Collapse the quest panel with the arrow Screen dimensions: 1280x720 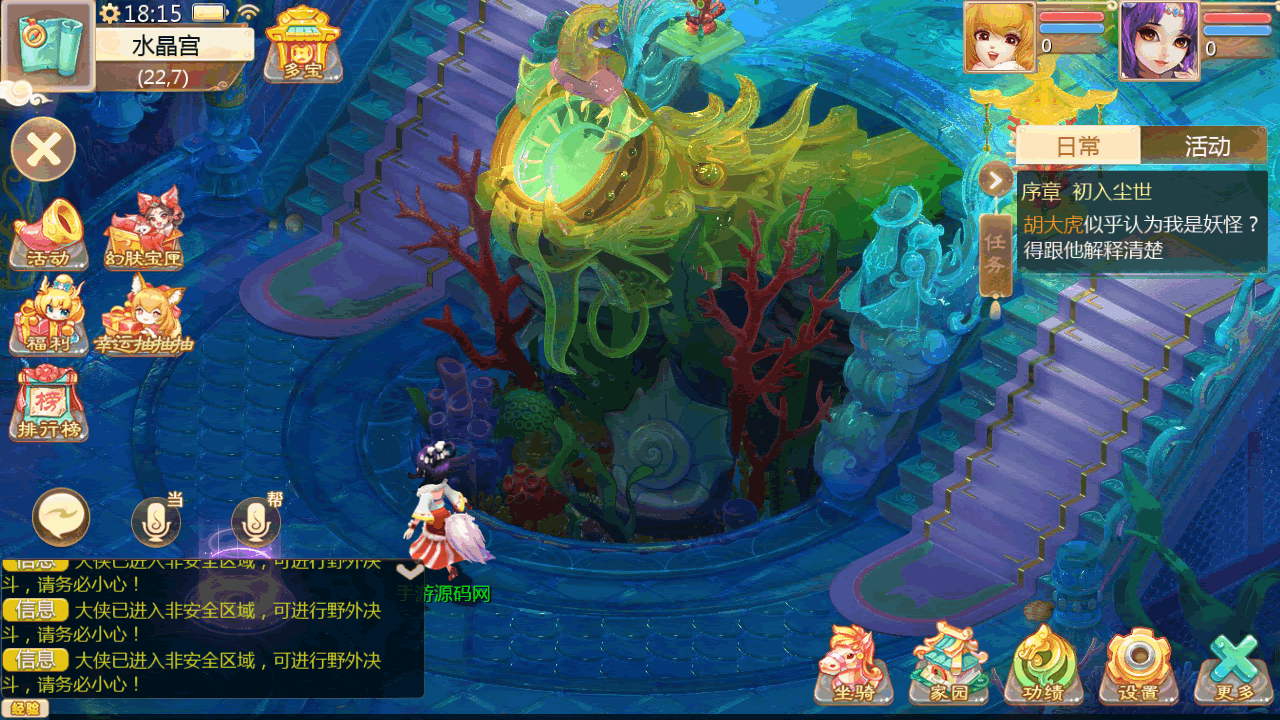996,180
